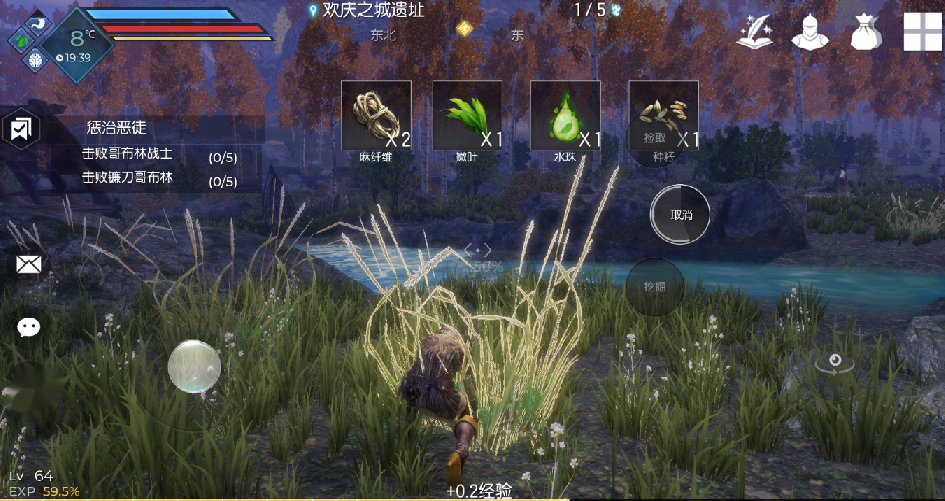Open the chat speech bubble
The height and width of the screenshot is (501, 945).
click(x=28, y=326)
